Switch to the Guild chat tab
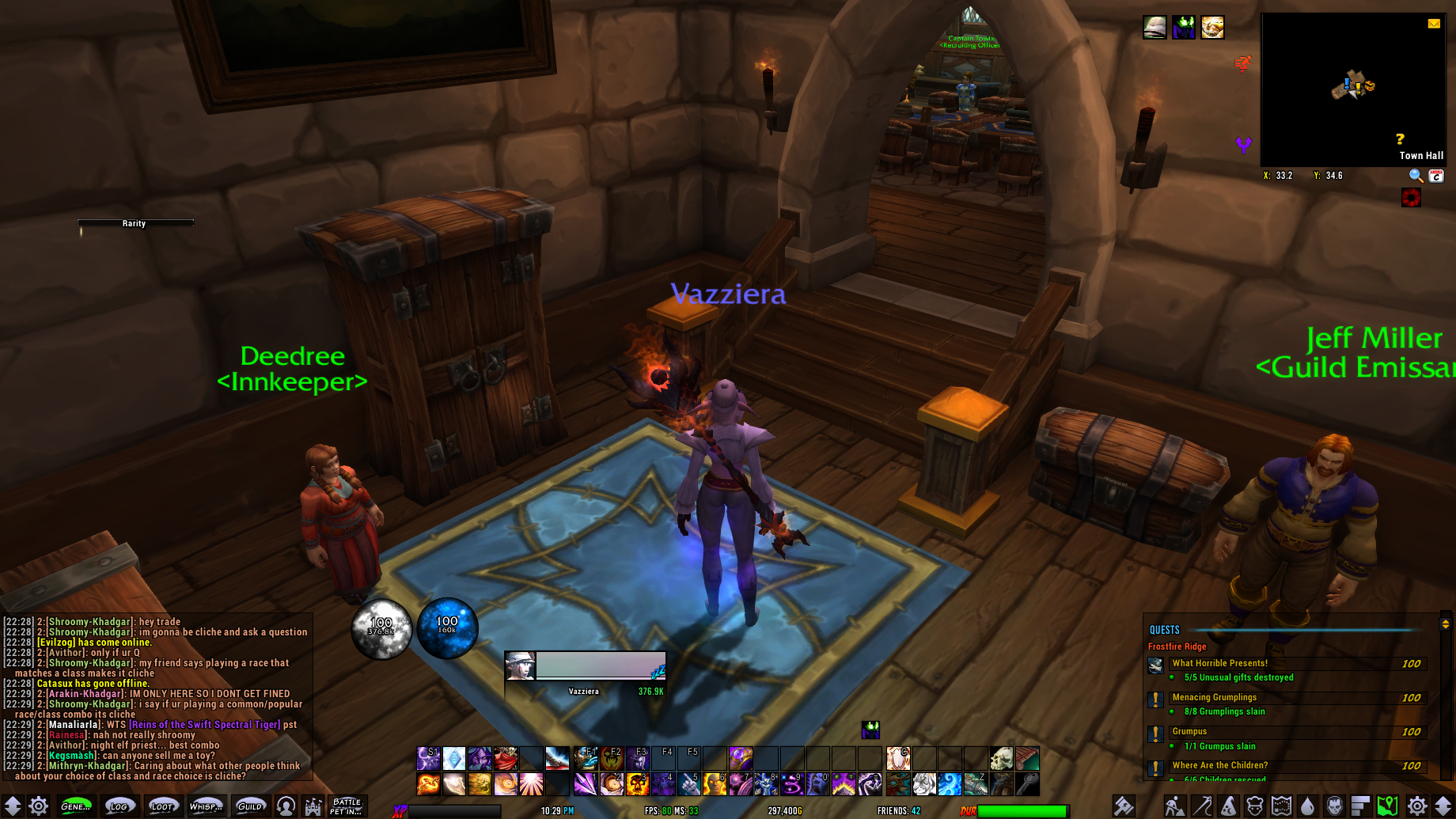The height and width of the screenshot is (819, 1456). tap(249, 806)
